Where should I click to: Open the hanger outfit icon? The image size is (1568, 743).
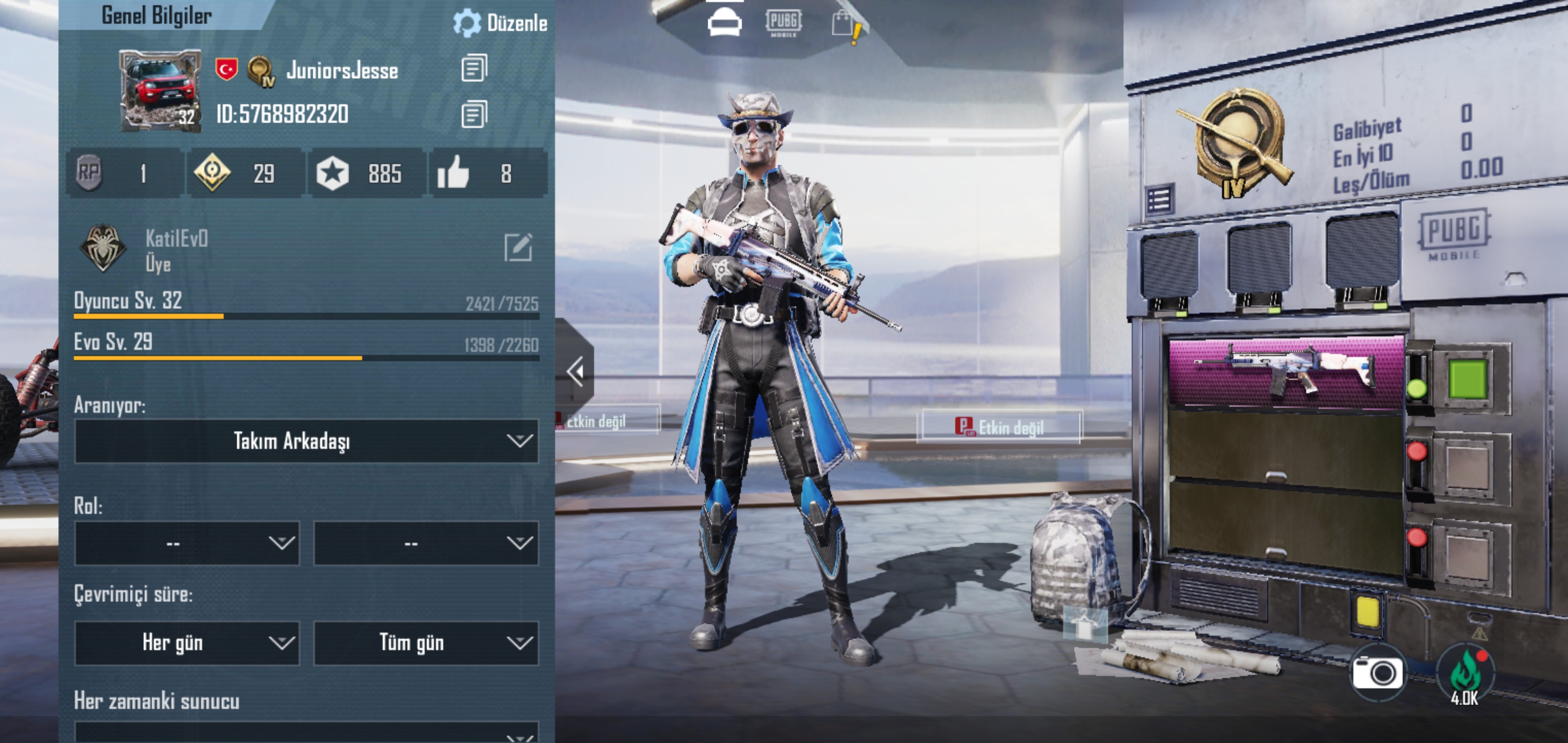point(1084,625)
